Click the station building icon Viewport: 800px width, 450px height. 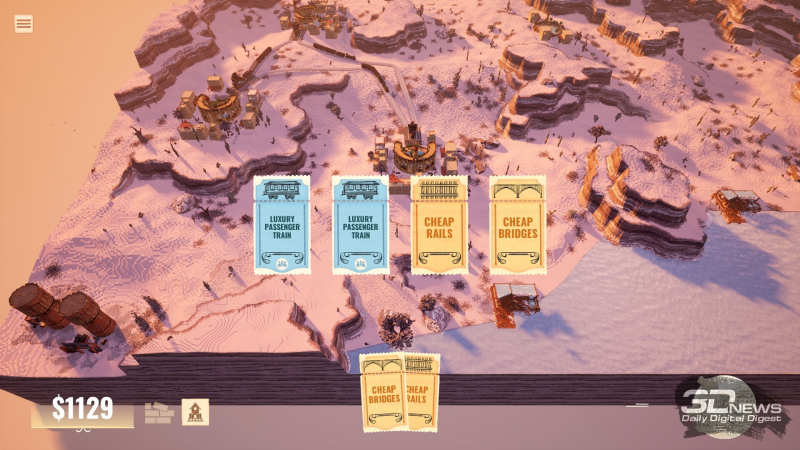195,412
